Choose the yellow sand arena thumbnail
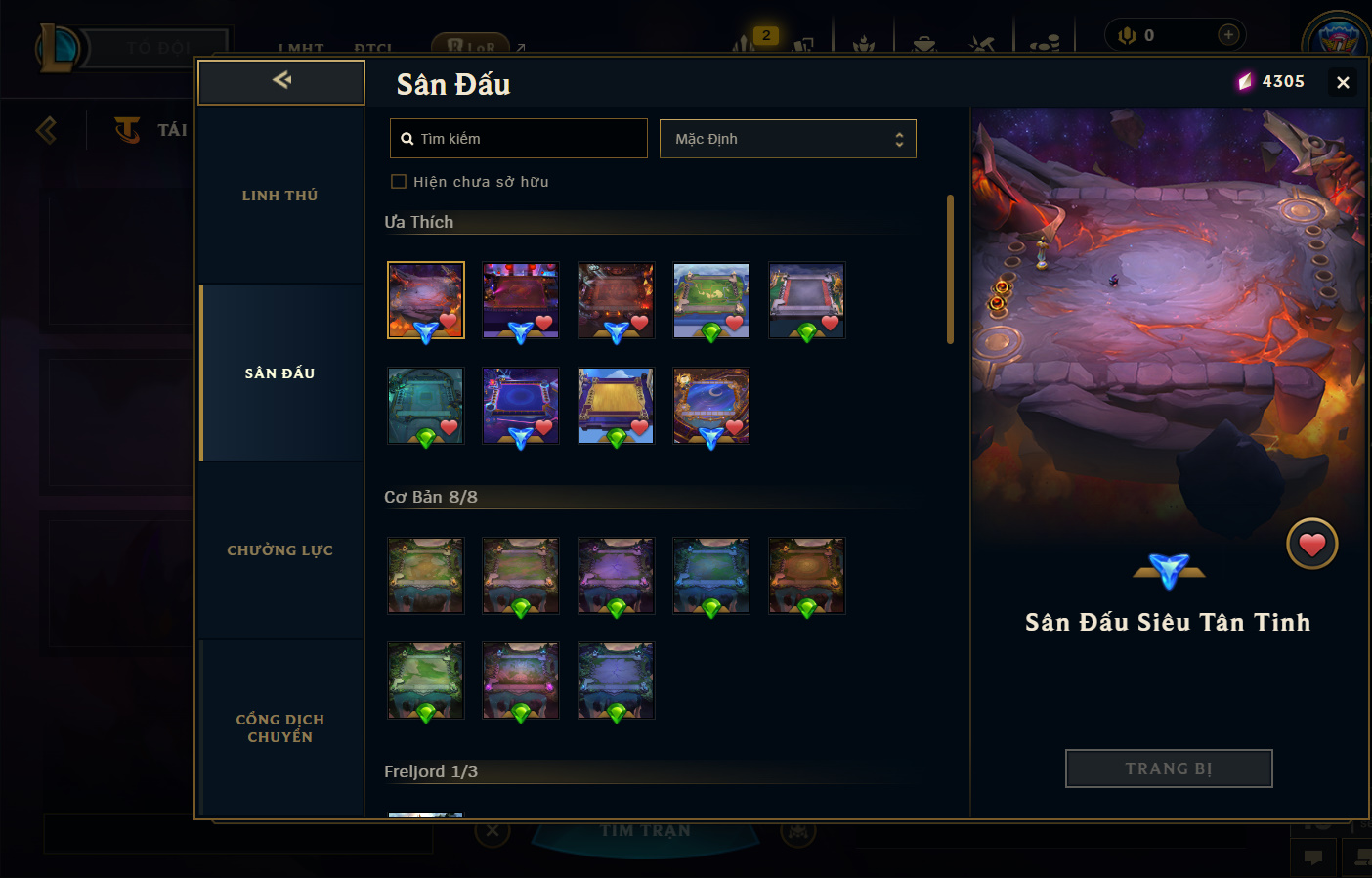The image size is (1372, 878). click(616, 405)
